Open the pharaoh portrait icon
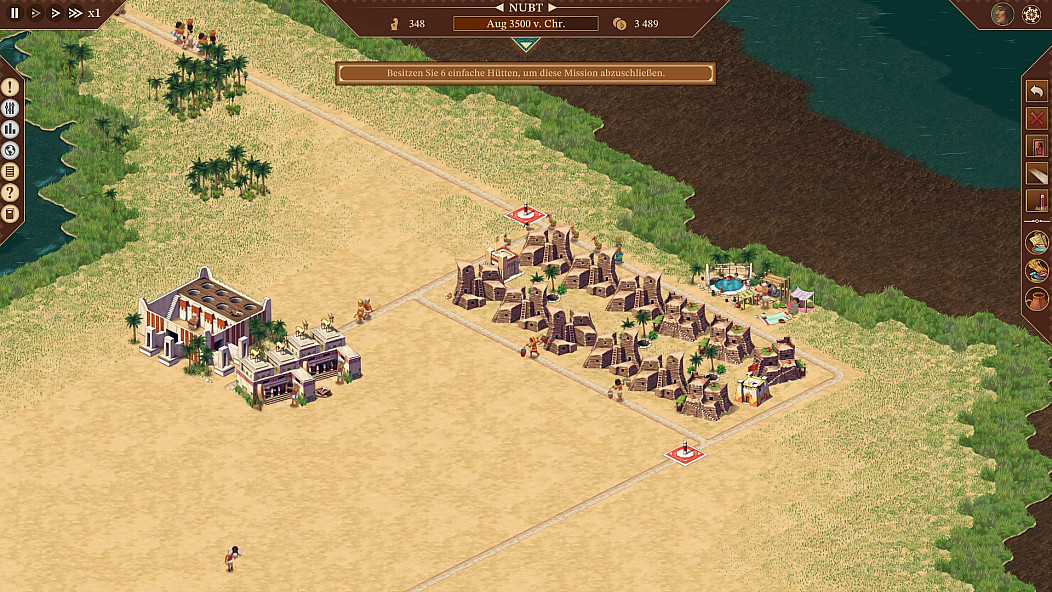Viewport: 1052px width, 592px height. [x=1002, y=14]
